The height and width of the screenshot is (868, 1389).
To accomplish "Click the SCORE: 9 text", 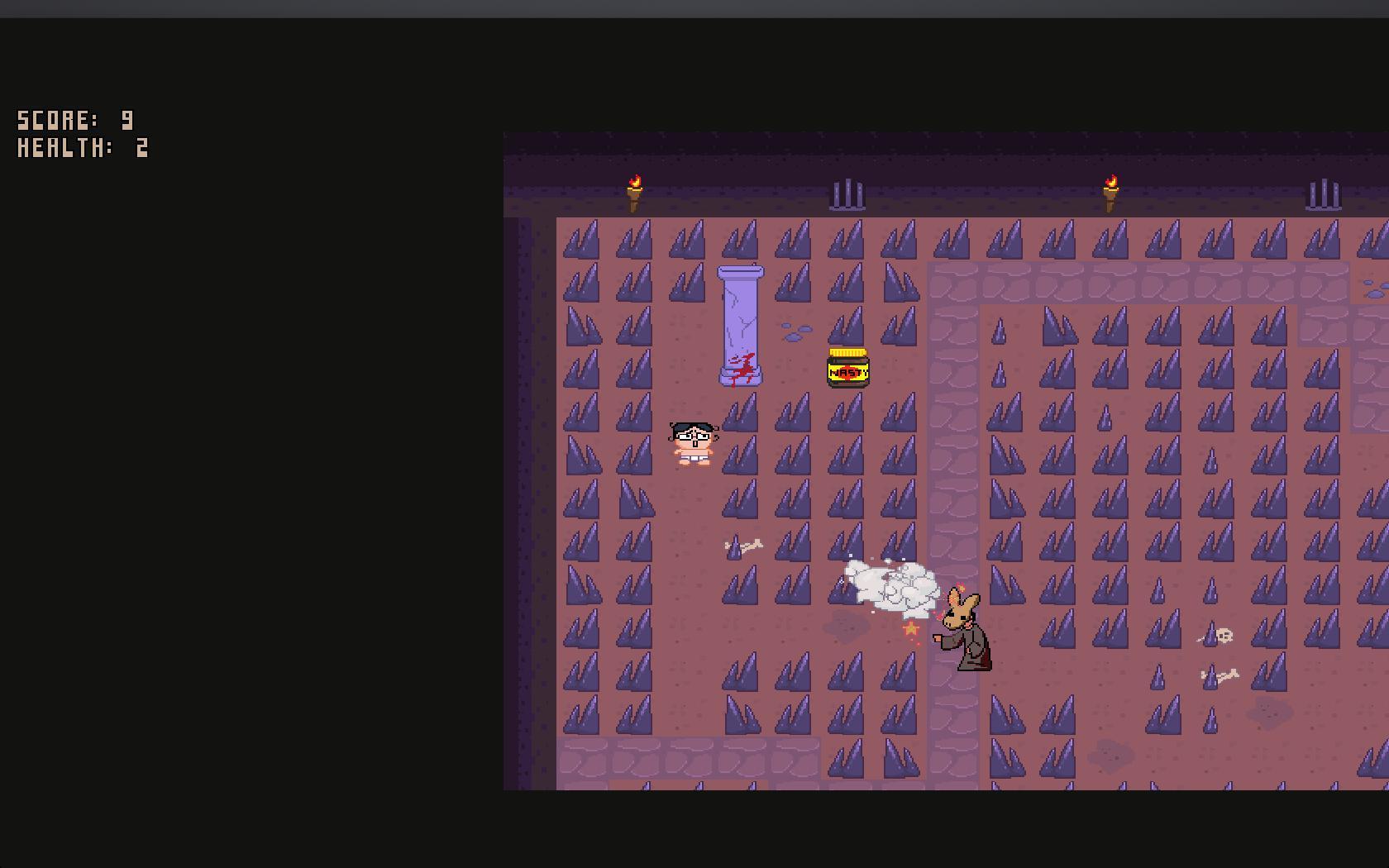I will click(x=74, y=119).
